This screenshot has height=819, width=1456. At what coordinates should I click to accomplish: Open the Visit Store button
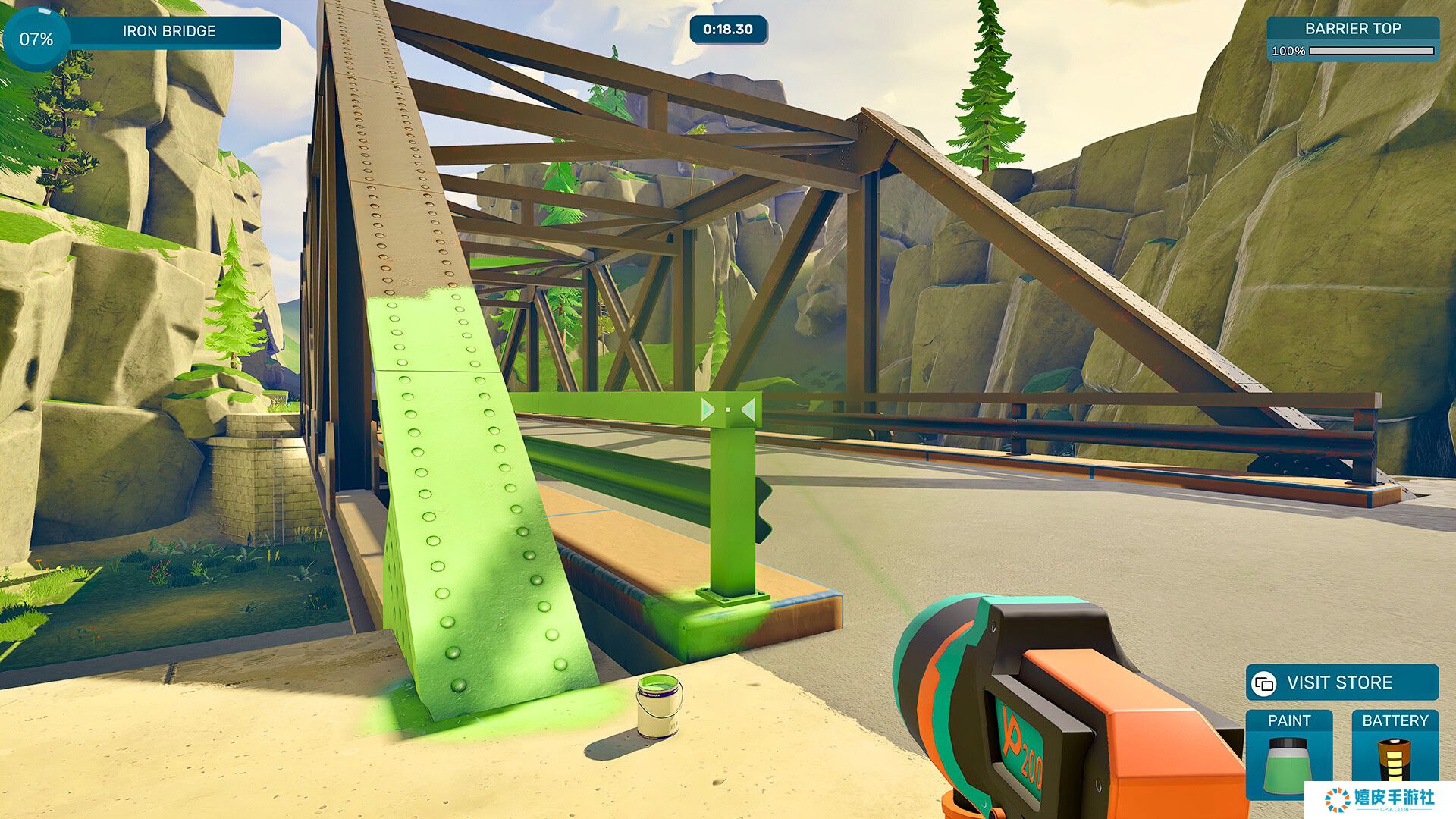(x=1341, y=682)
